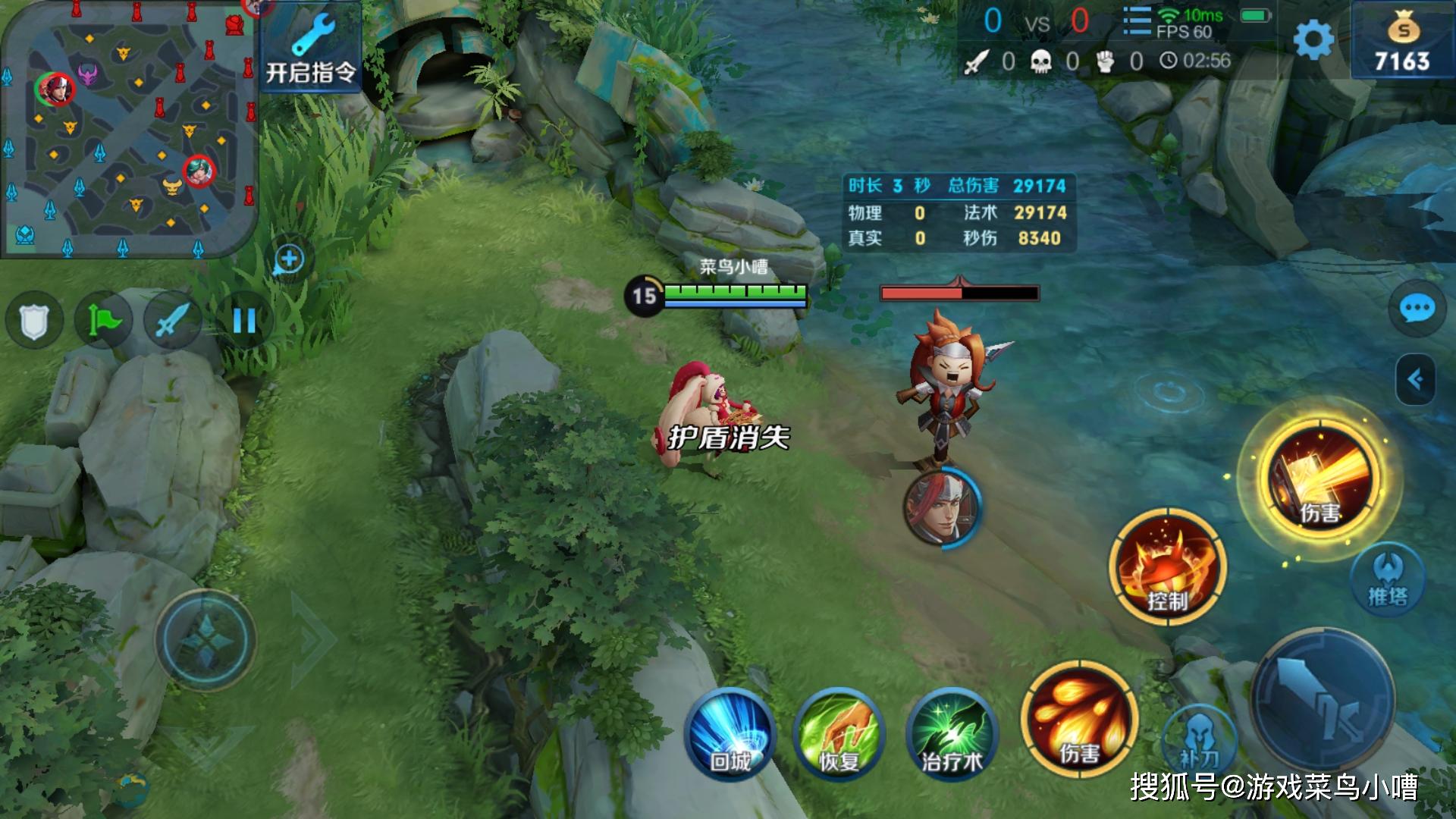Select the 补刀 last-hit button
This screenshot has width=1456, height=819.
click(x=1199, y=739)
